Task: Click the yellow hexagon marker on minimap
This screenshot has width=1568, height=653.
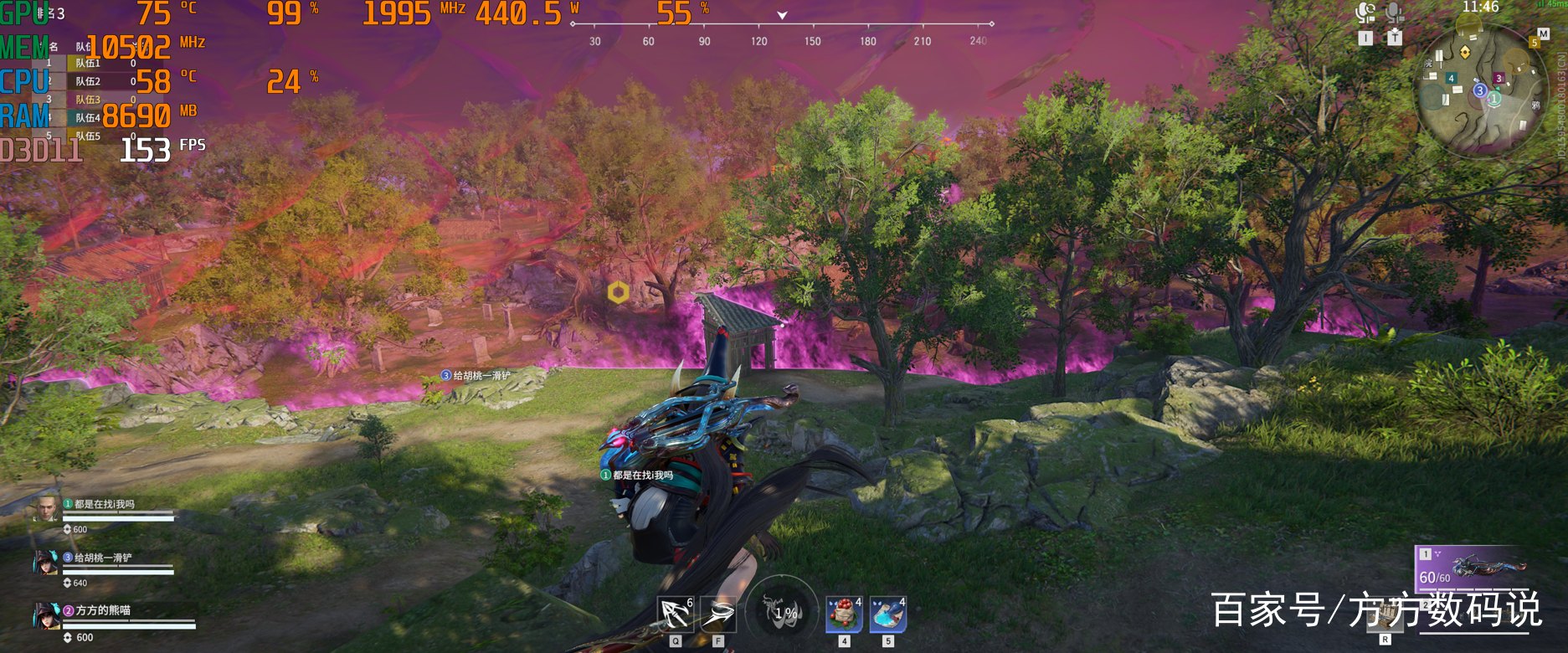Action: (x=1465, y=52)
